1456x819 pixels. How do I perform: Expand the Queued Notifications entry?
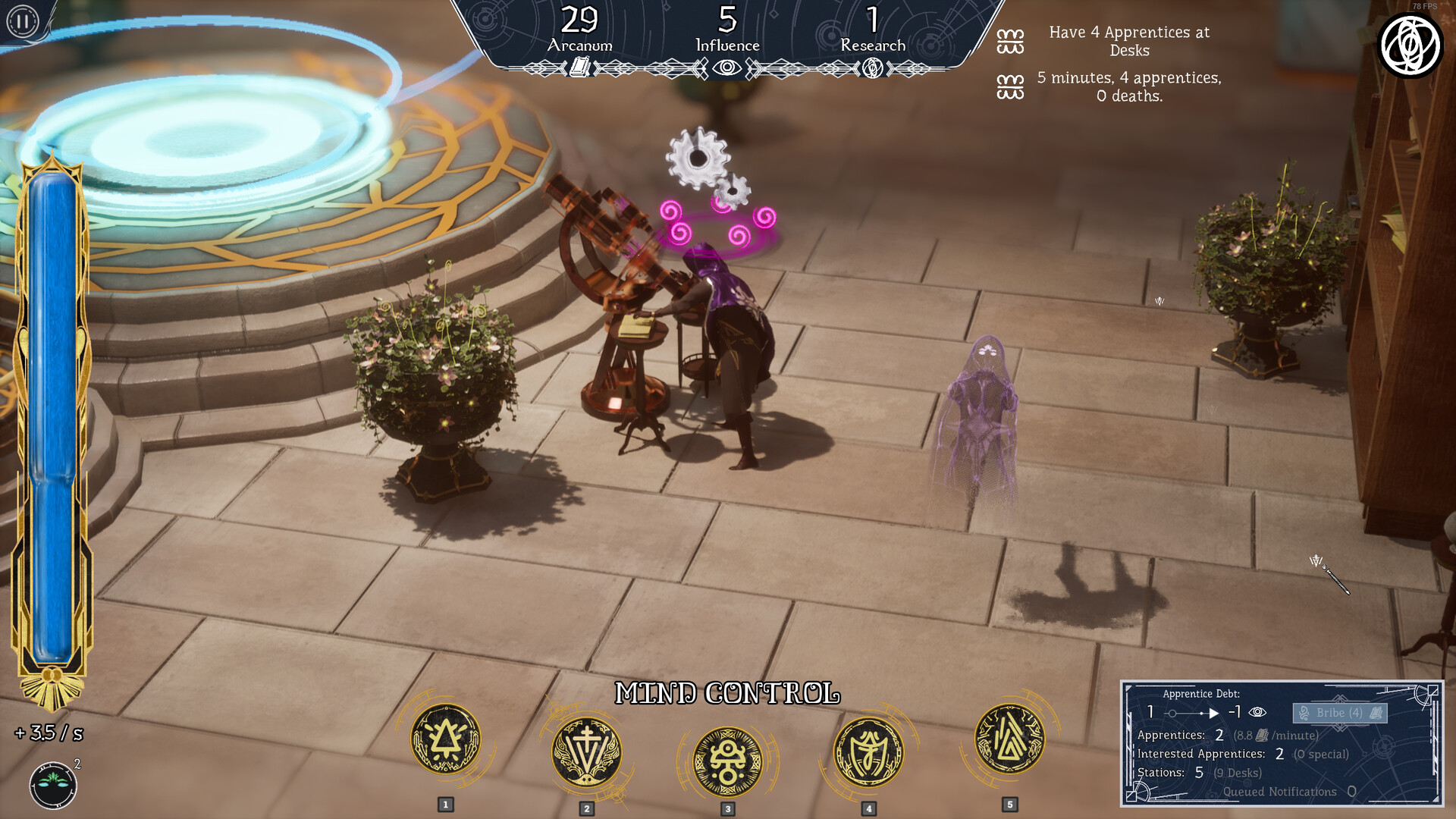1281,791
